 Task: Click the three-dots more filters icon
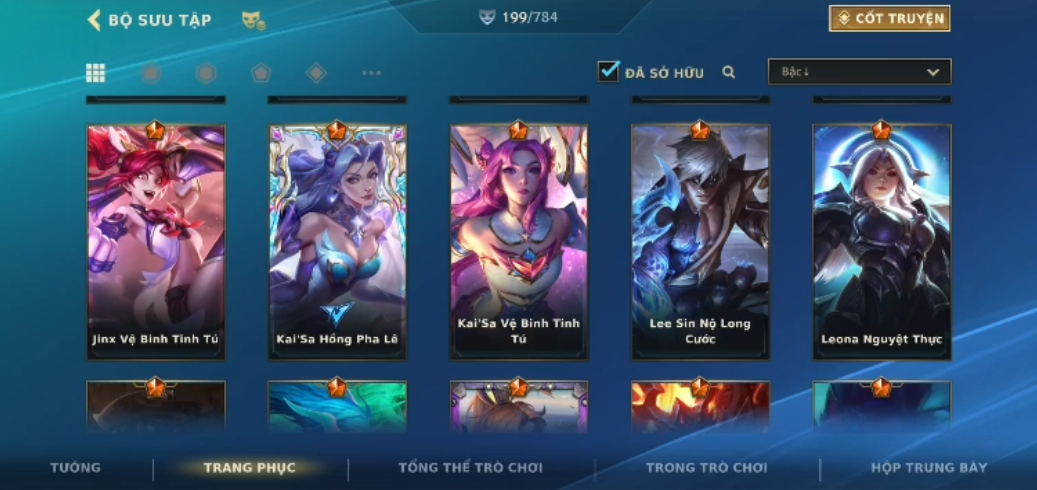click(x=371, y=73)
